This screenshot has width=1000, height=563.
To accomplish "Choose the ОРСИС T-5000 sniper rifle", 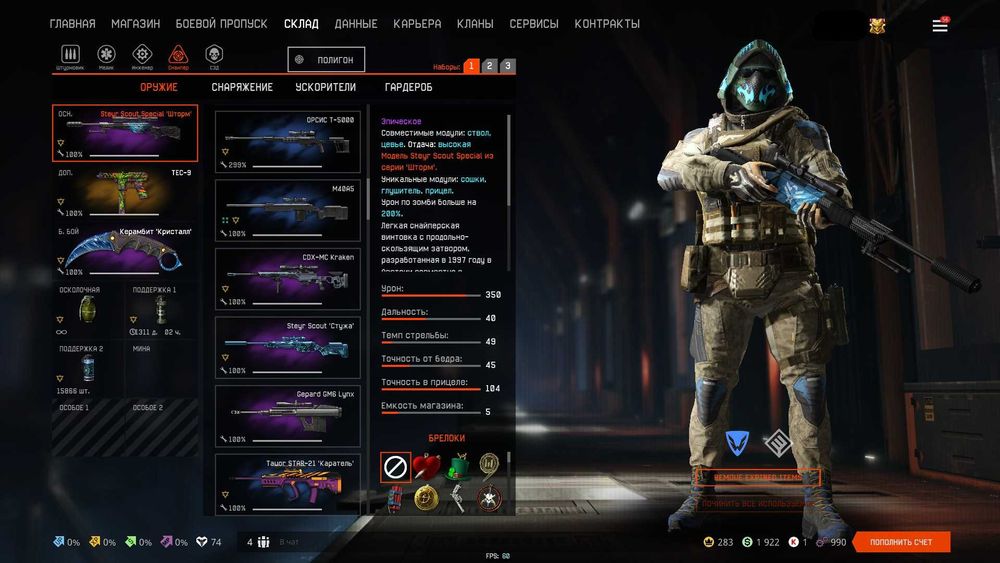I will click(x=288, y=141).
